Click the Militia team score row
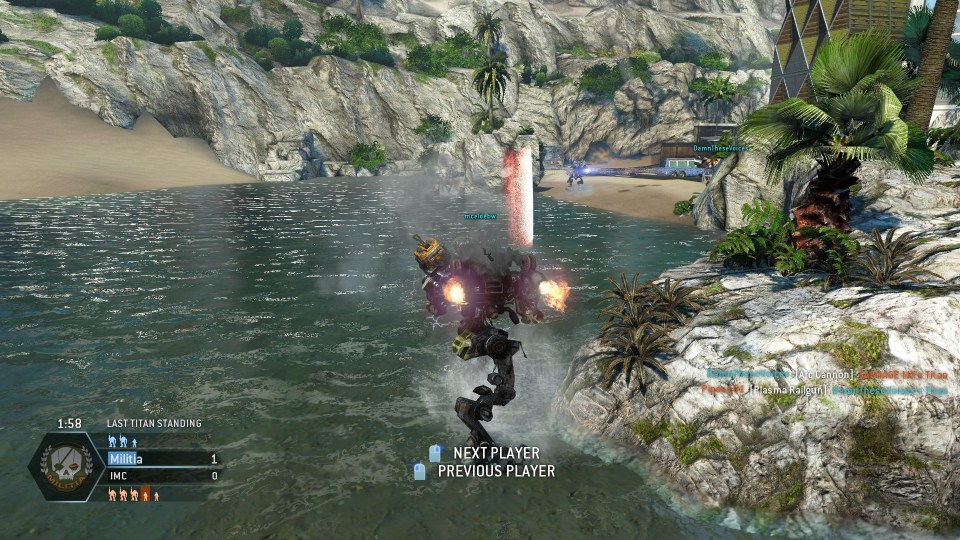Image resolution: width=960 pixels, height=540 pixels. point(163,459)
